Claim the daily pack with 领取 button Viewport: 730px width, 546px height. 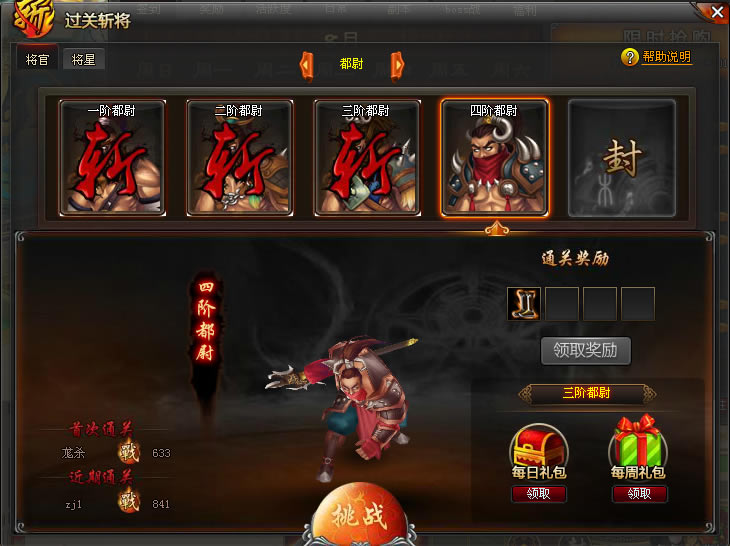click(538, 494)
